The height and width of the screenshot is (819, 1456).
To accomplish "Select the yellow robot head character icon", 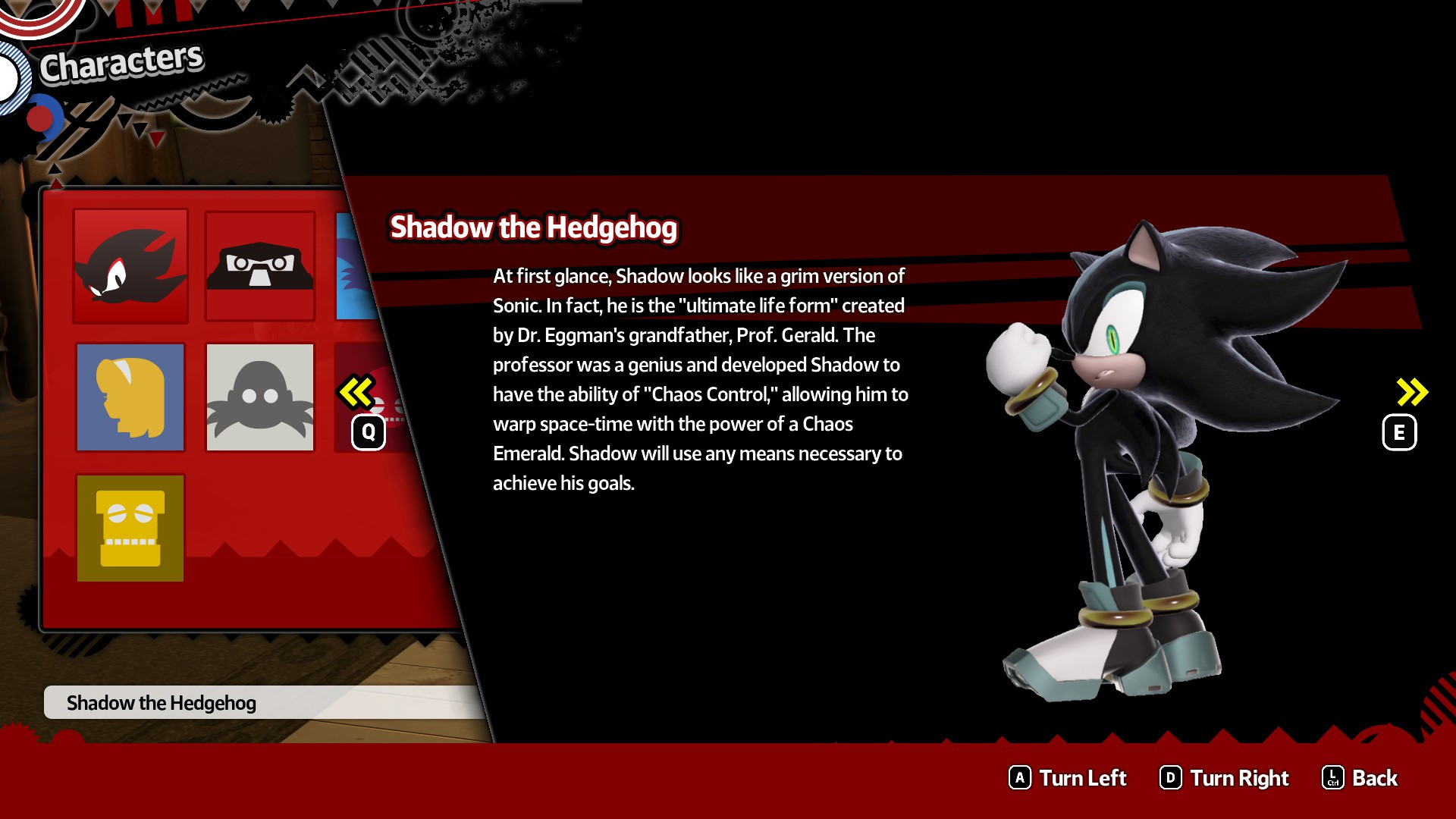I will (130, 527).
